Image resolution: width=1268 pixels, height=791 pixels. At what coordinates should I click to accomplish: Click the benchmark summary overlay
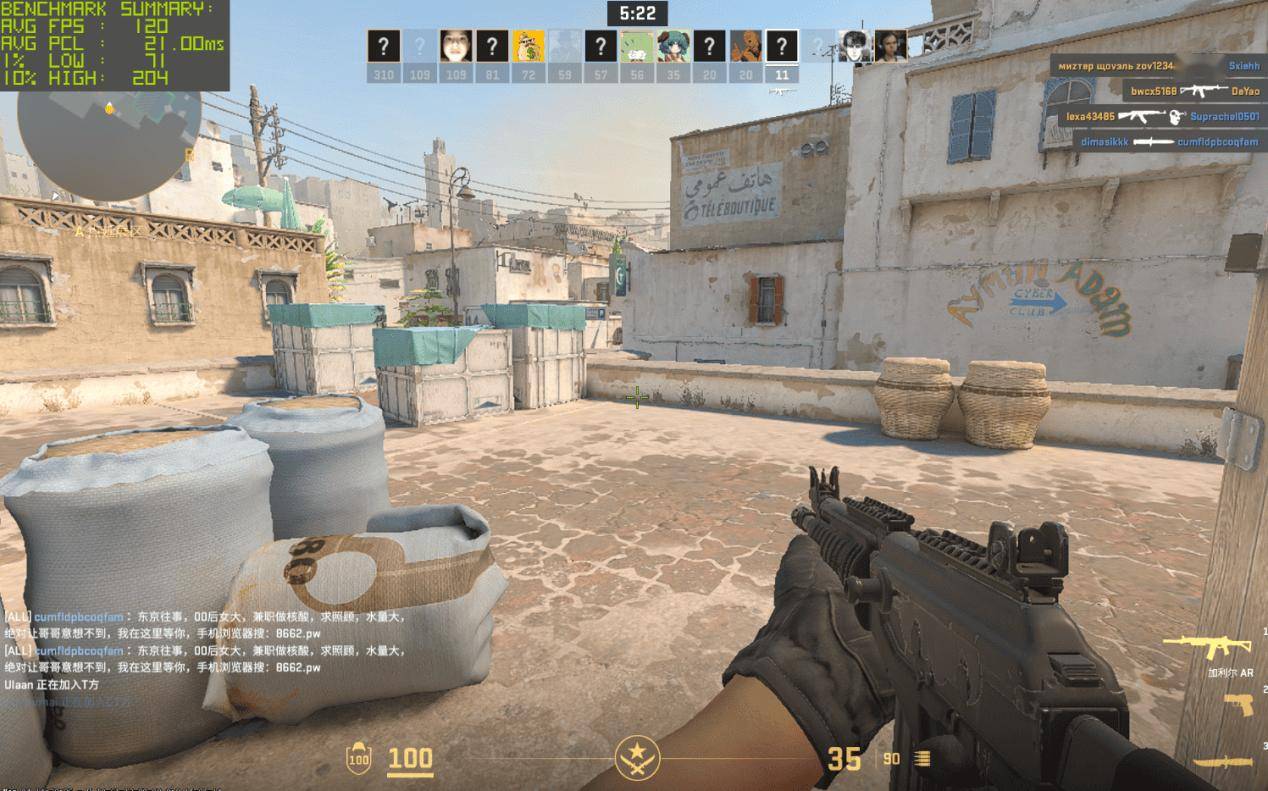114,45
